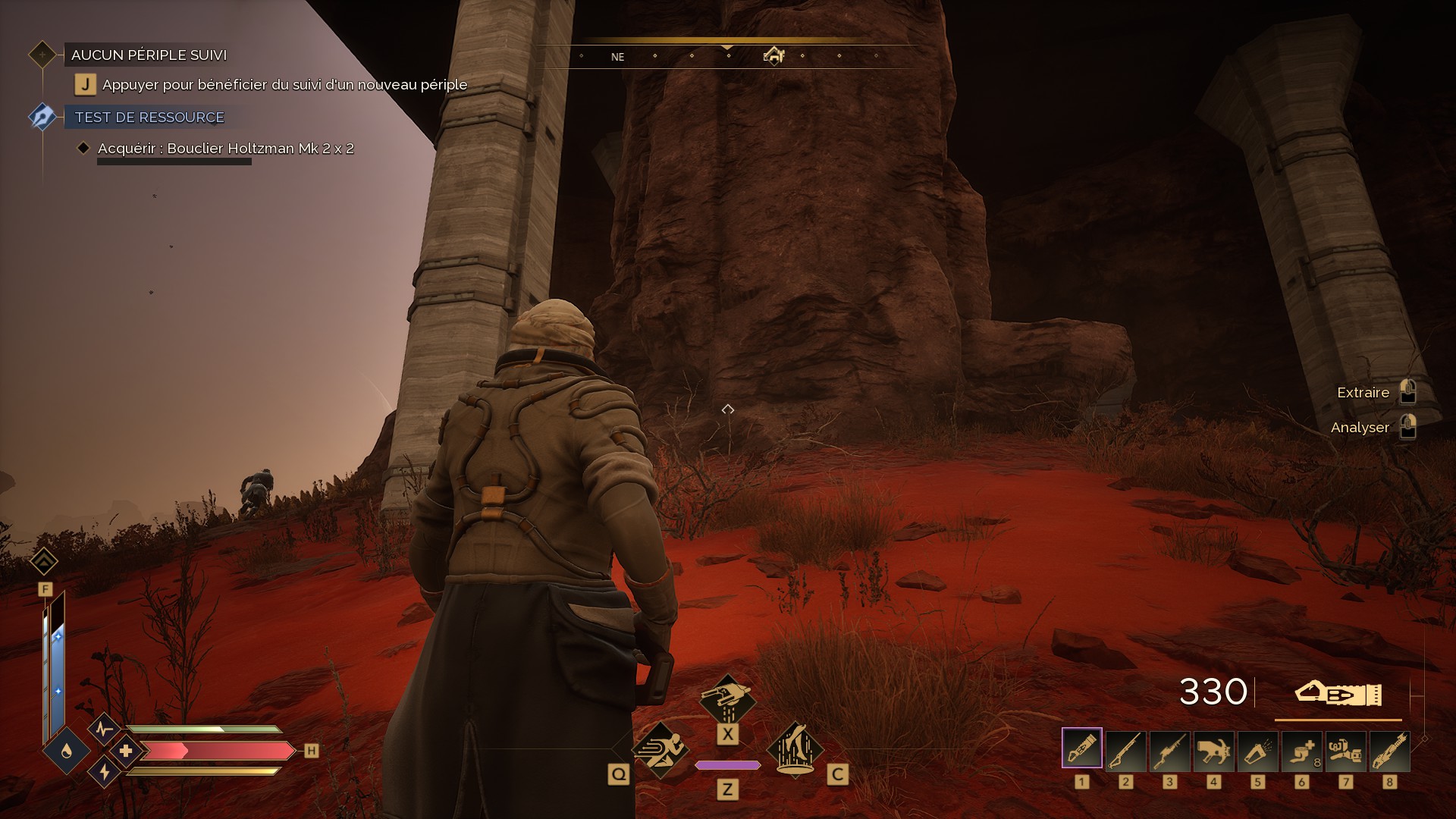Viewport: 1456px width, 819px height.
Task: Click the health cross icon
Action: pyautogui.click(x=125, y=751)
